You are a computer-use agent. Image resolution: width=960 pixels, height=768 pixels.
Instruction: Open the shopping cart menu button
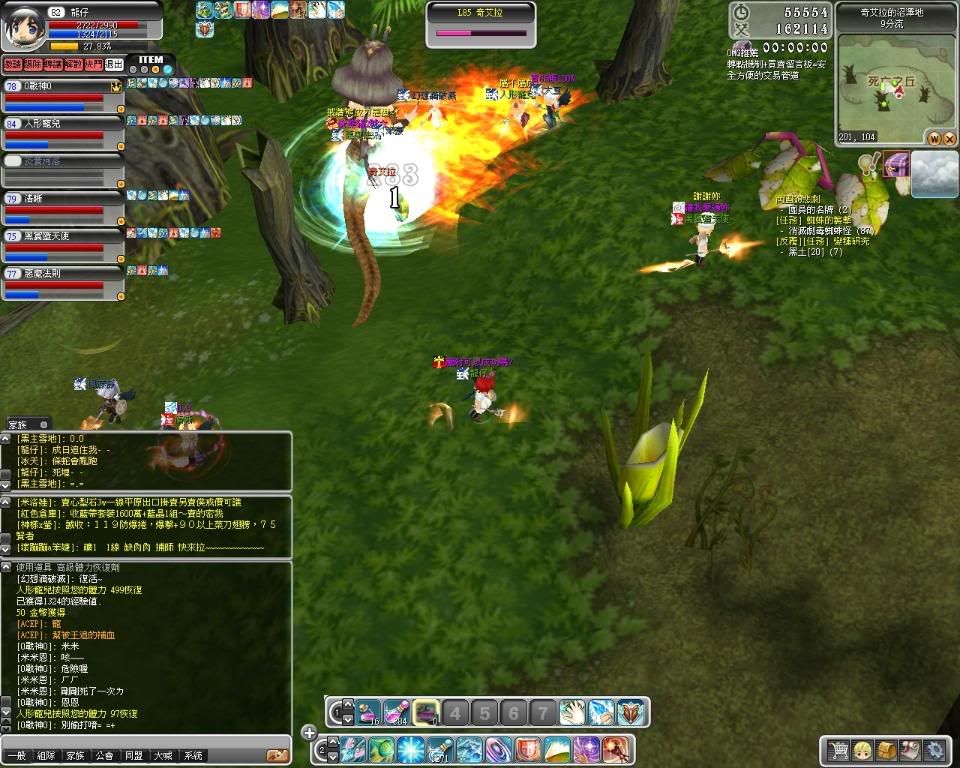coord(837,749)
